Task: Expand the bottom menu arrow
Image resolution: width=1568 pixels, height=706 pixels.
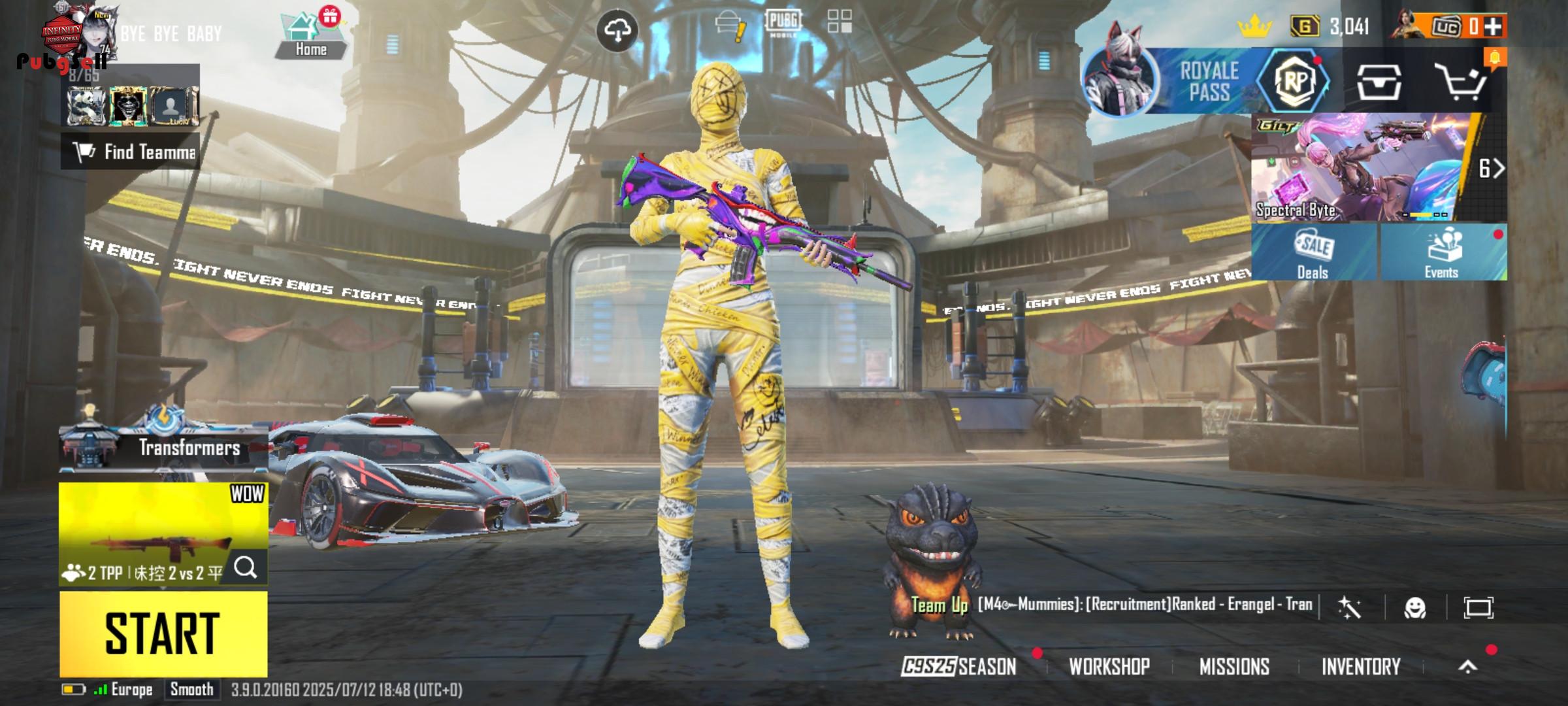Action: point(1468,666)
